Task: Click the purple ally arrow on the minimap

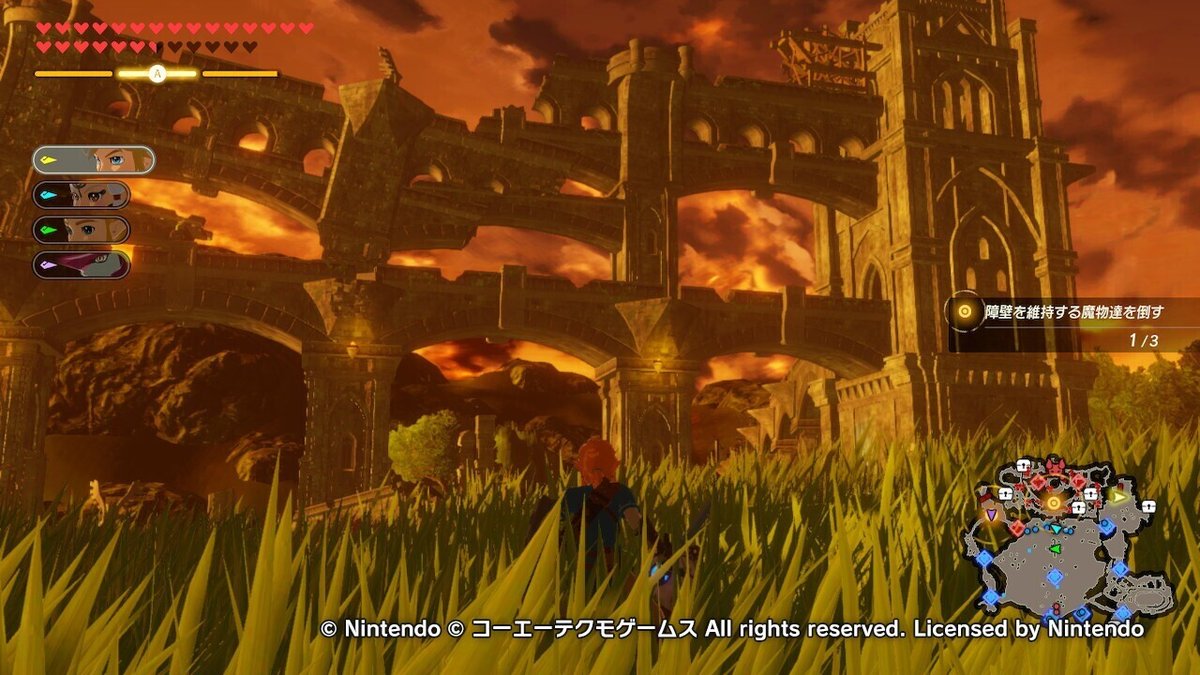Action: point(991,514)
